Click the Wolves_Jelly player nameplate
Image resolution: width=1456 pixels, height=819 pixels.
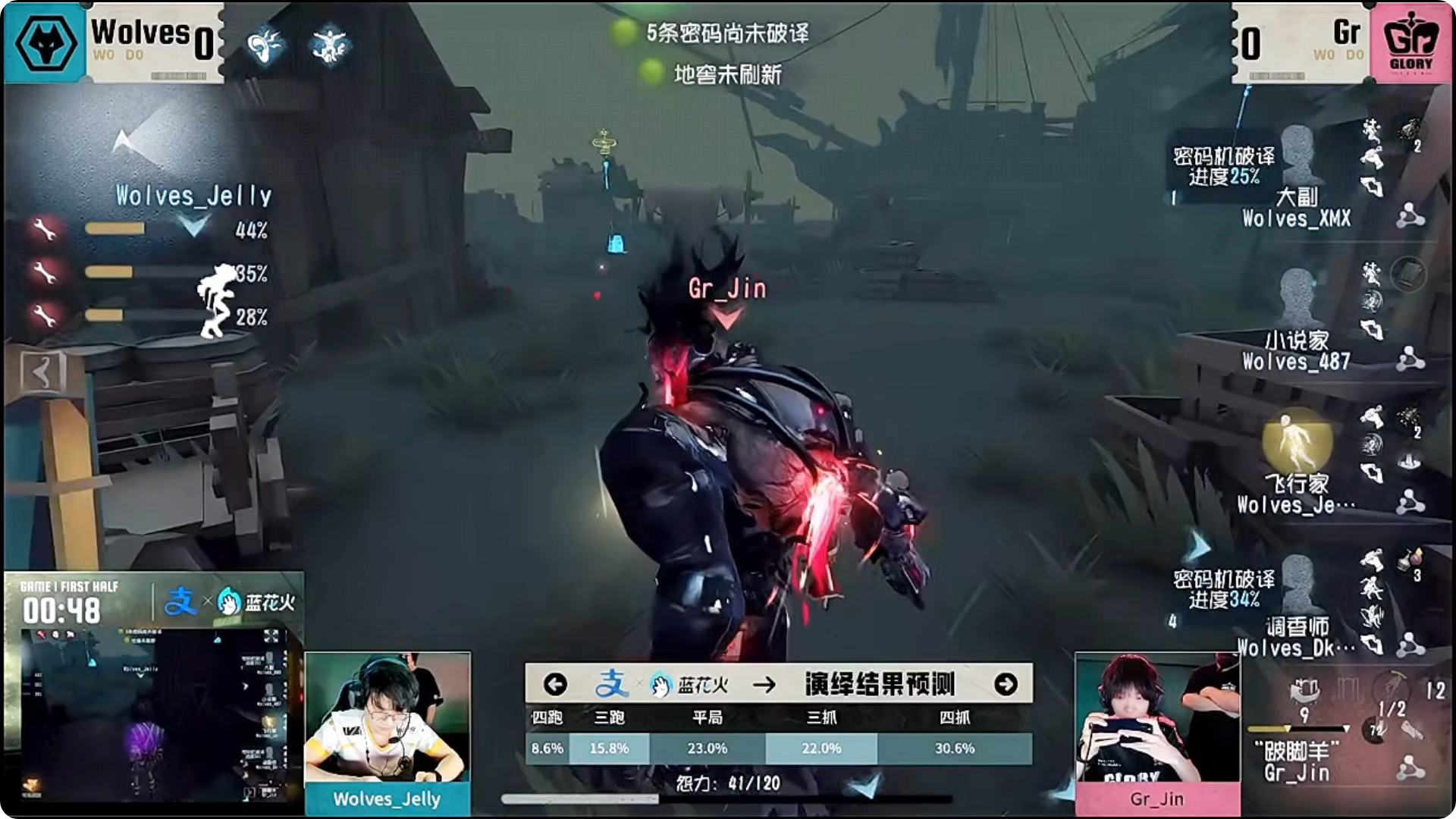[x=388, y=800]
